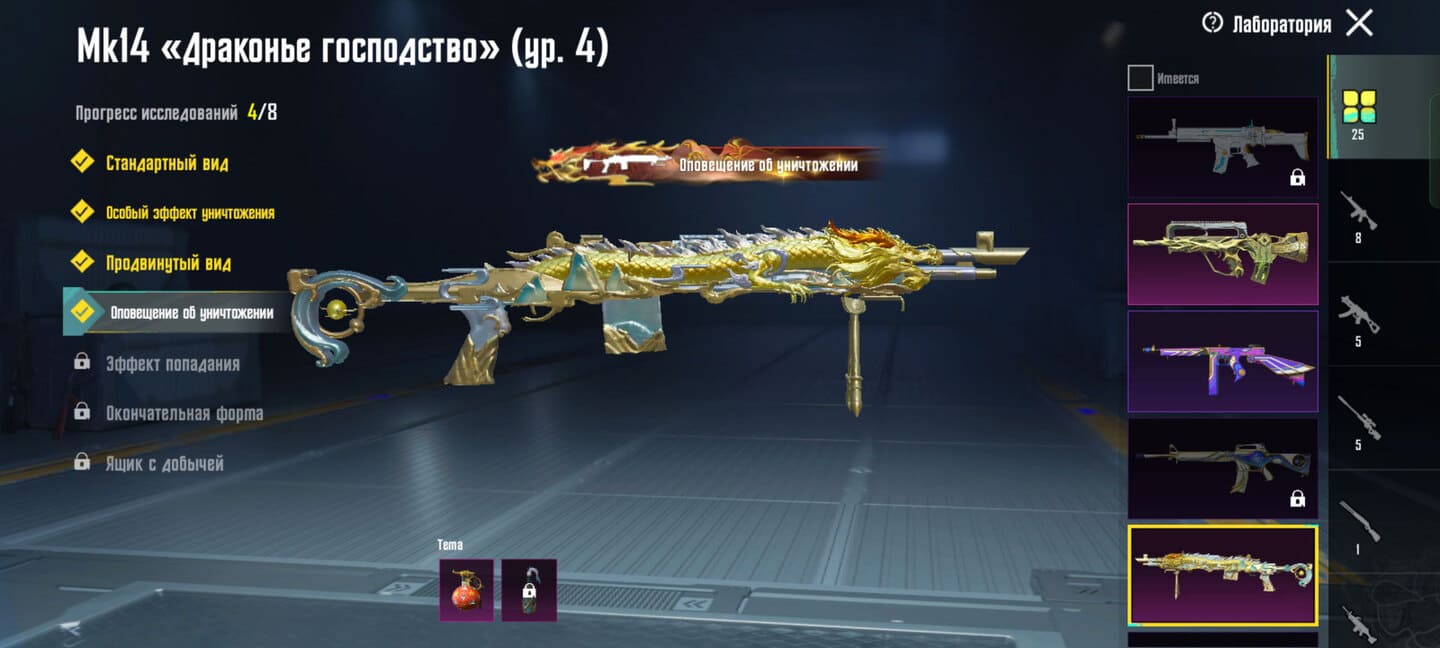The image size is (1440, 648).
Task: Close the Laboratory screen with the X
Action: 1359,23
